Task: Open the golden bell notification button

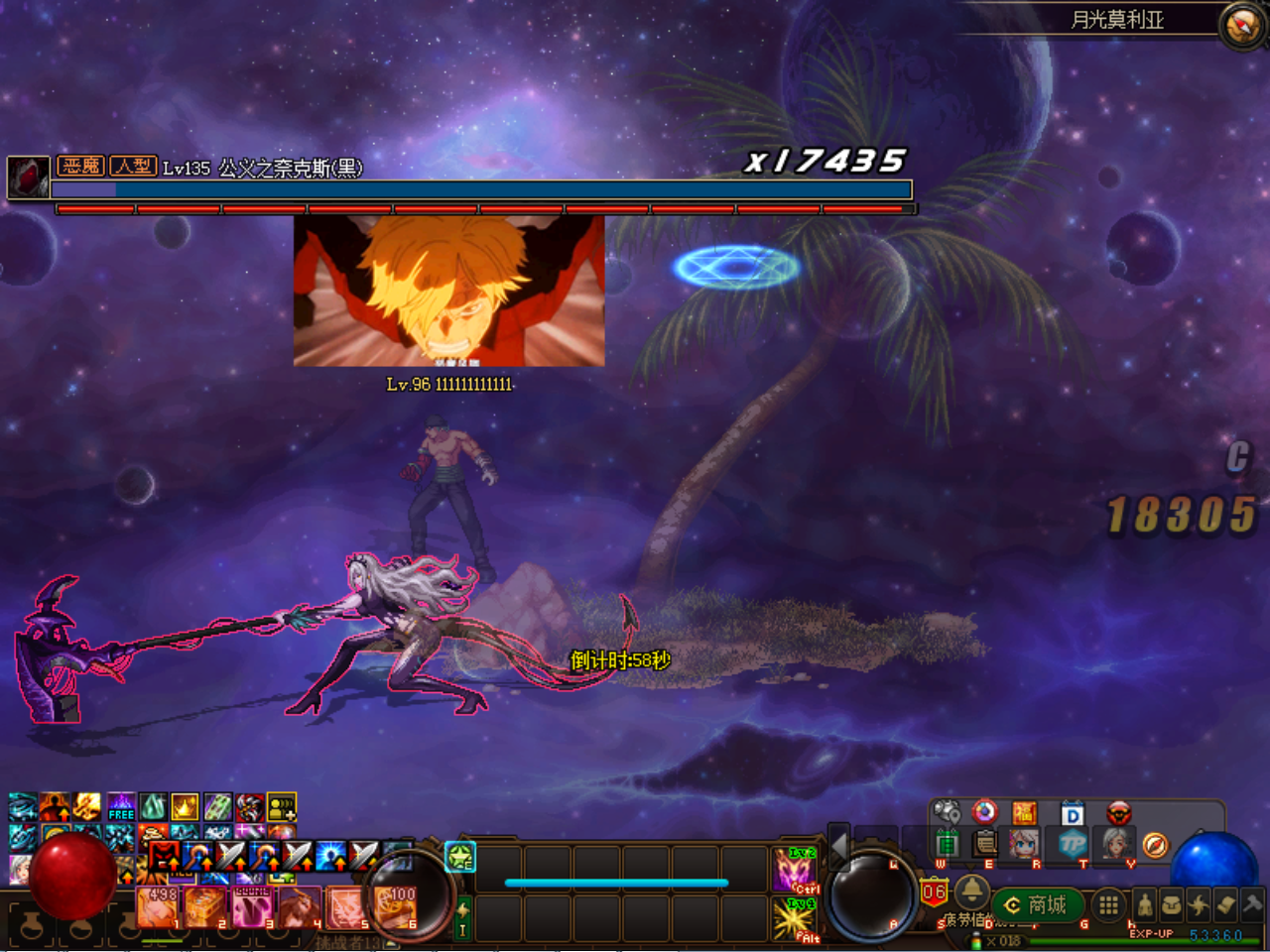Action: point(971,892)
